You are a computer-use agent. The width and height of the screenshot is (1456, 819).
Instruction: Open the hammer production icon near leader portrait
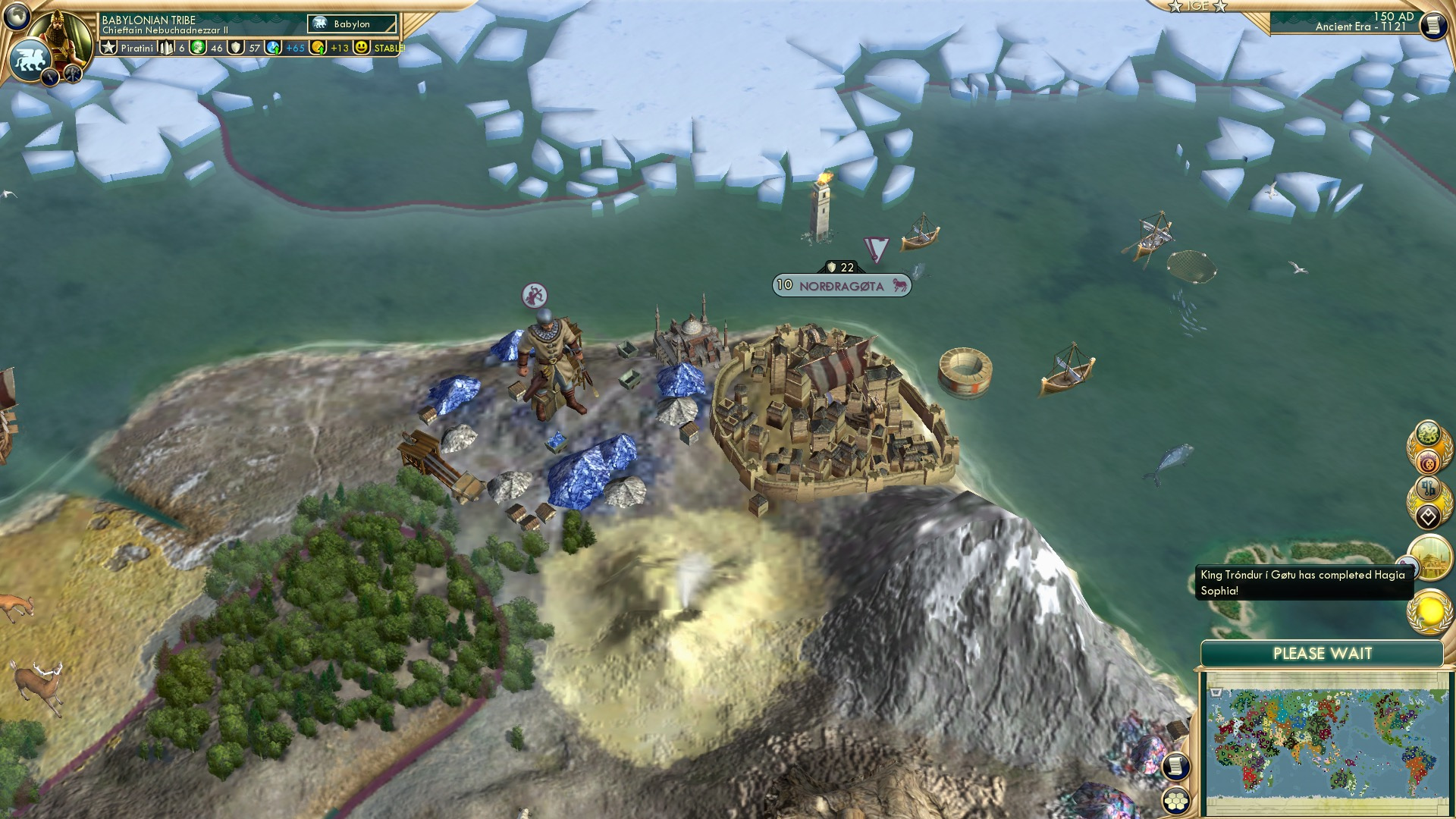[72, 74]
